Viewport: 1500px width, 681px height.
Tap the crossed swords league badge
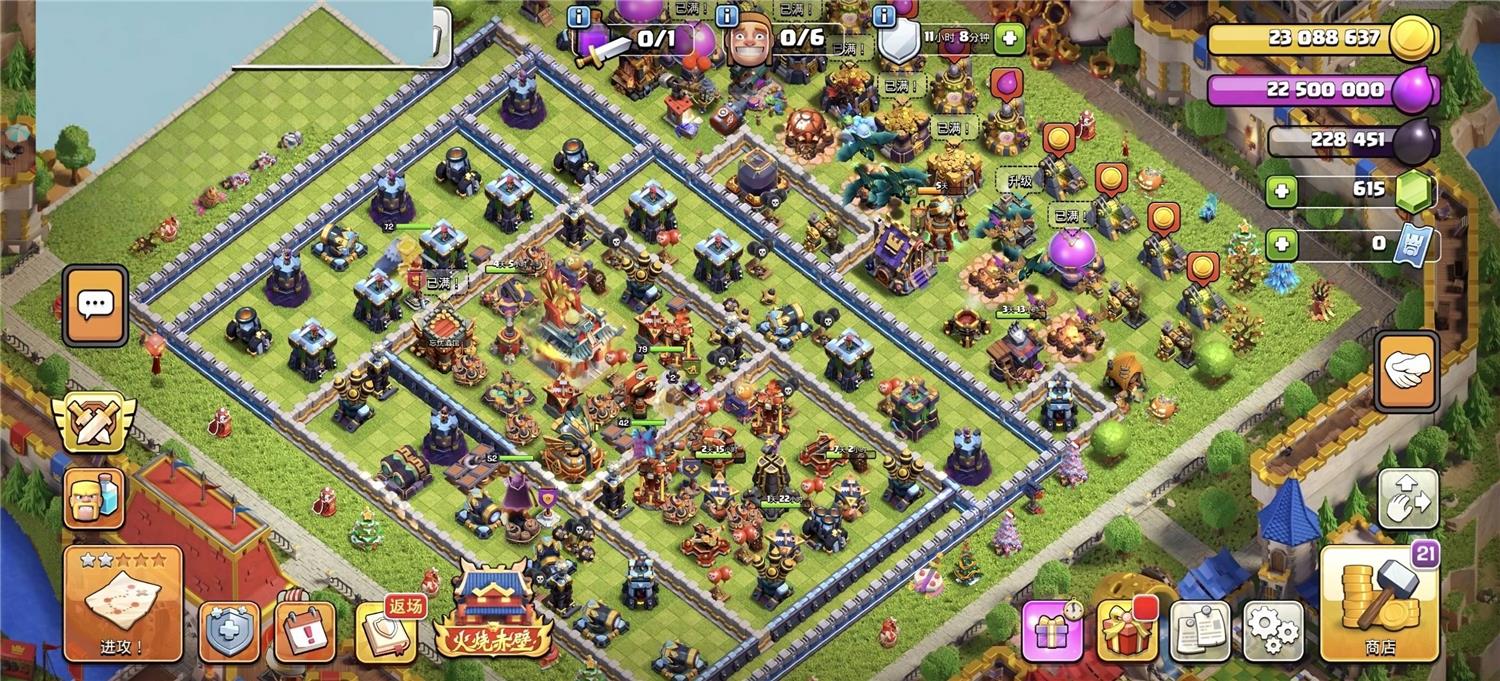click(94, 423)
